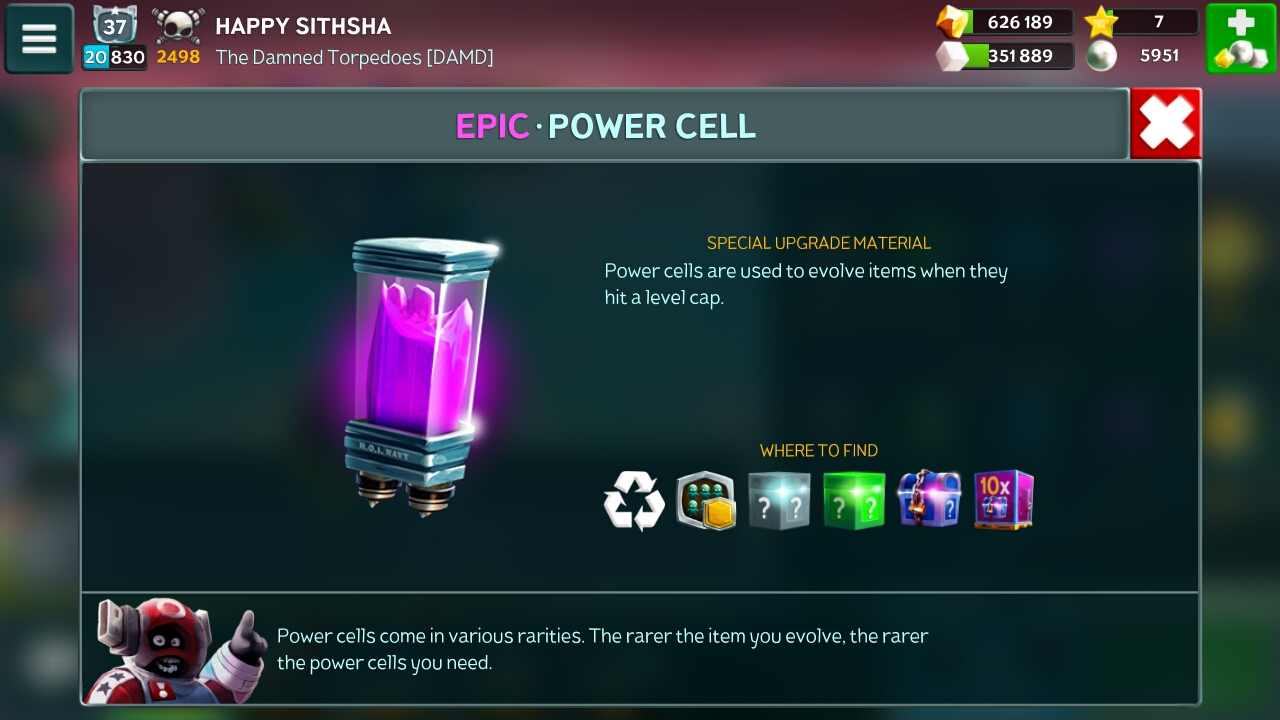Select the purple locked chest icon

tap(928, 499)
